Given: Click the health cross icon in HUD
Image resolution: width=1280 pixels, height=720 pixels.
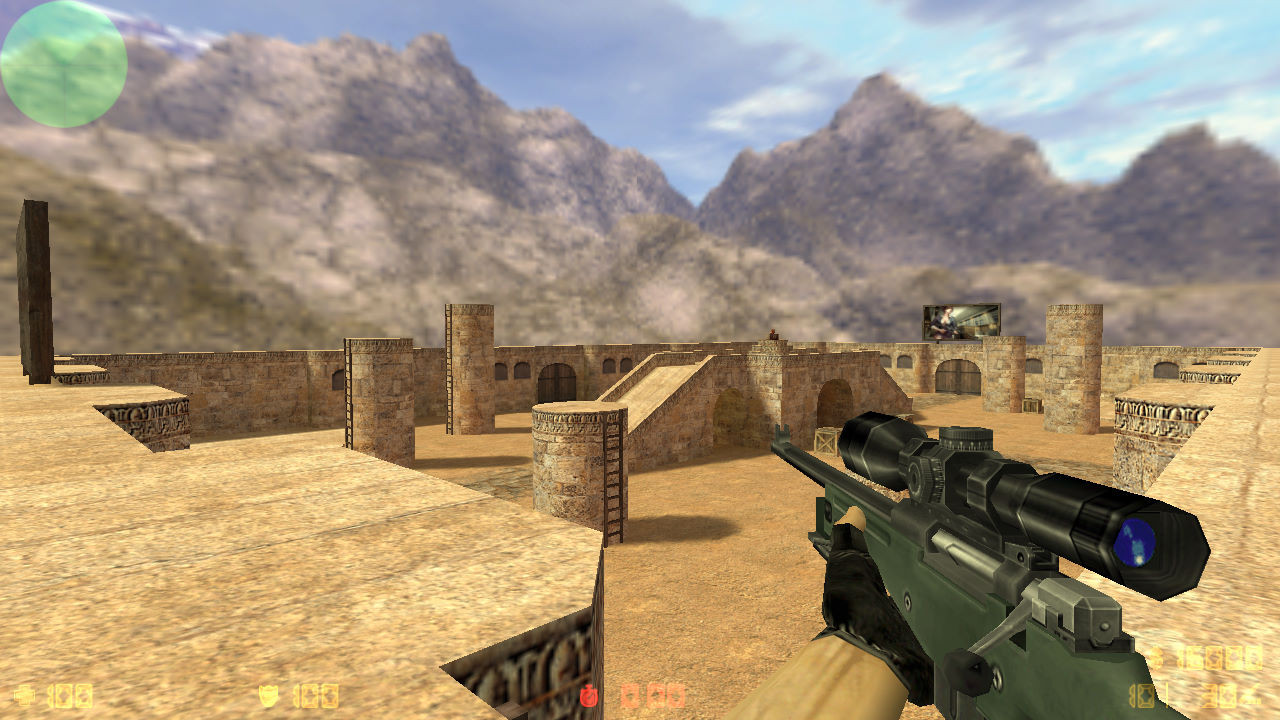Looking at the screenshot, I should [x=25, y=695].
